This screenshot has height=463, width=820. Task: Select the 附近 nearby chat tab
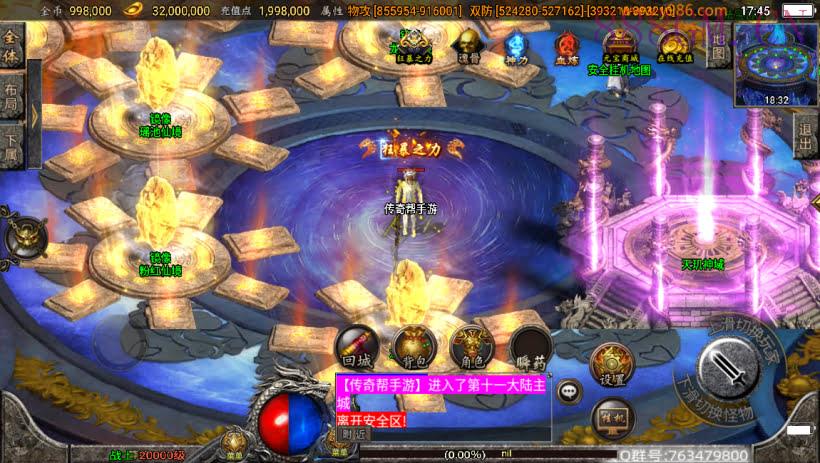coord(354,434)
